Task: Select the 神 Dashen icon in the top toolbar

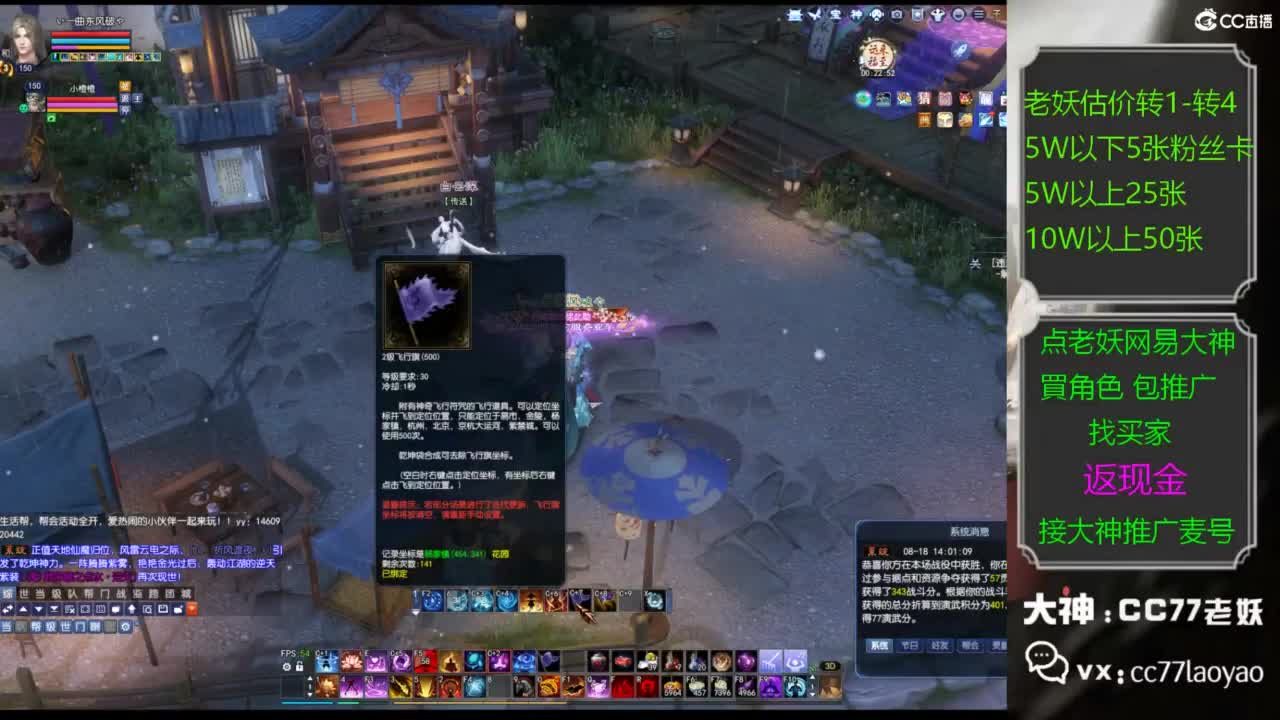Action: (x=856, y=13)
